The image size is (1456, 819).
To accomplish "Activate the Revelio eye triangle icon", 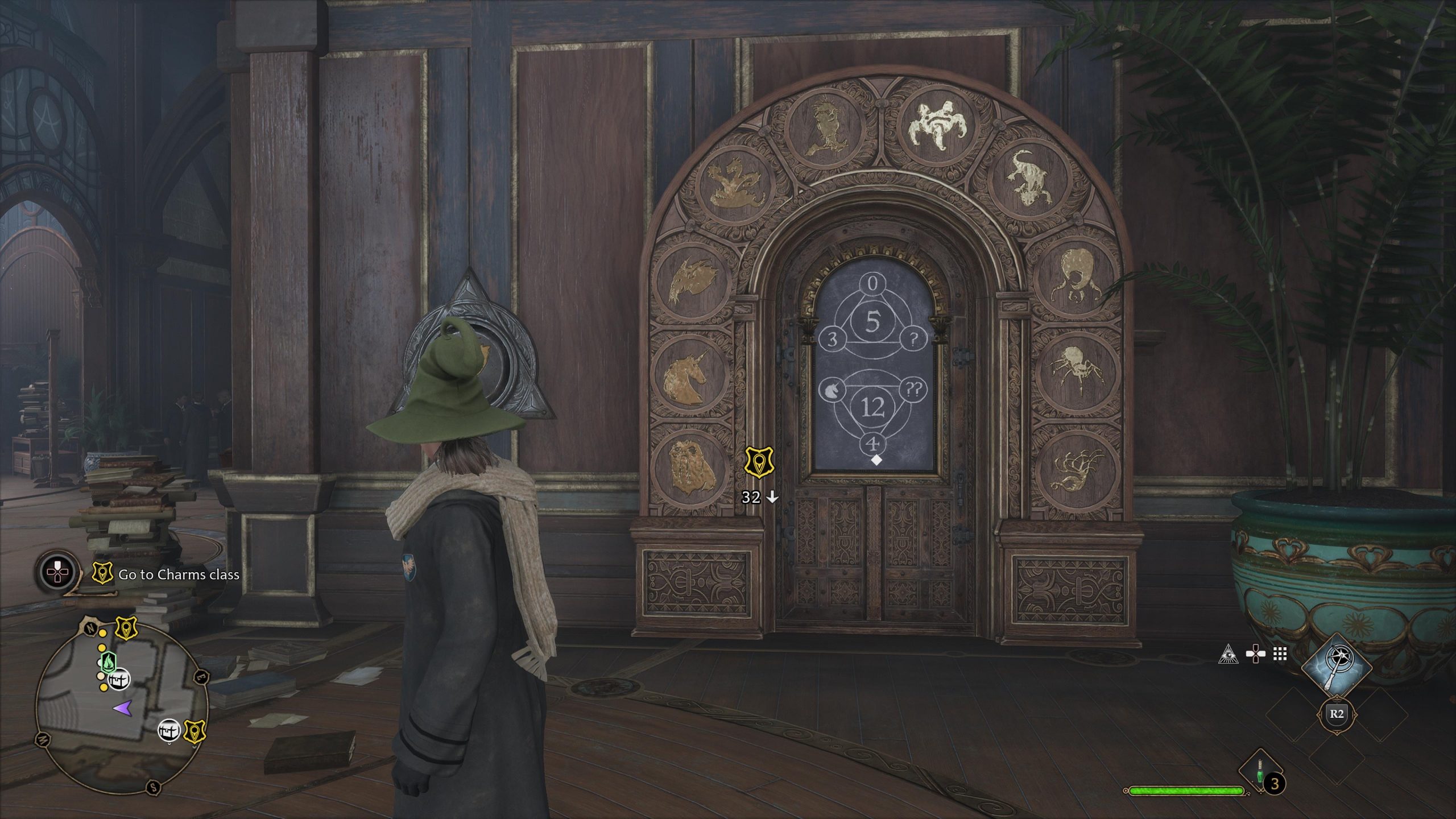I will coord(1228,655).
